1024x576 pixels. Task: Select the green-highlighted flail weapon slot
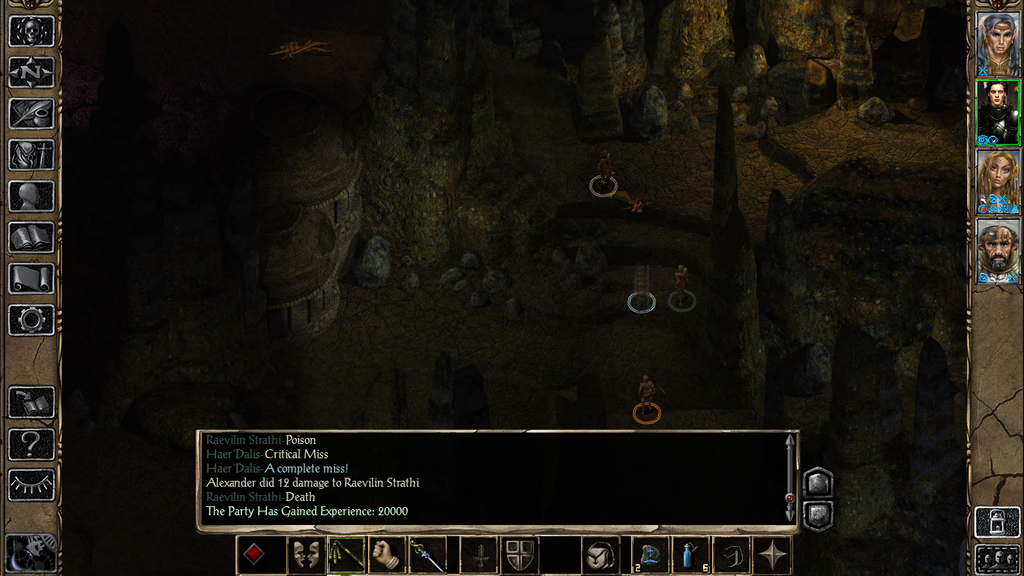[347, 555]
